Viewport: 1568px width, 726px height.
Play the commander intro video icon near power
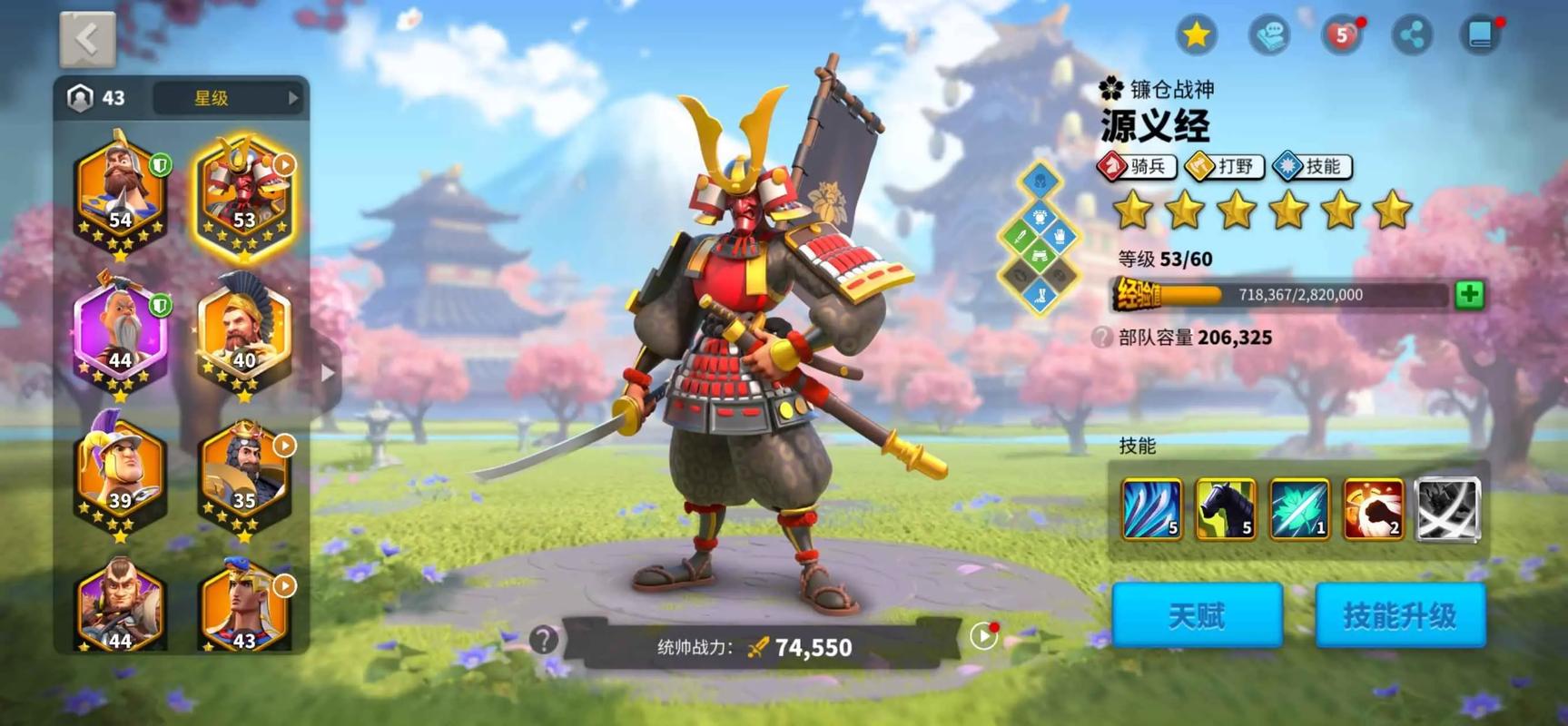point(982,636)
